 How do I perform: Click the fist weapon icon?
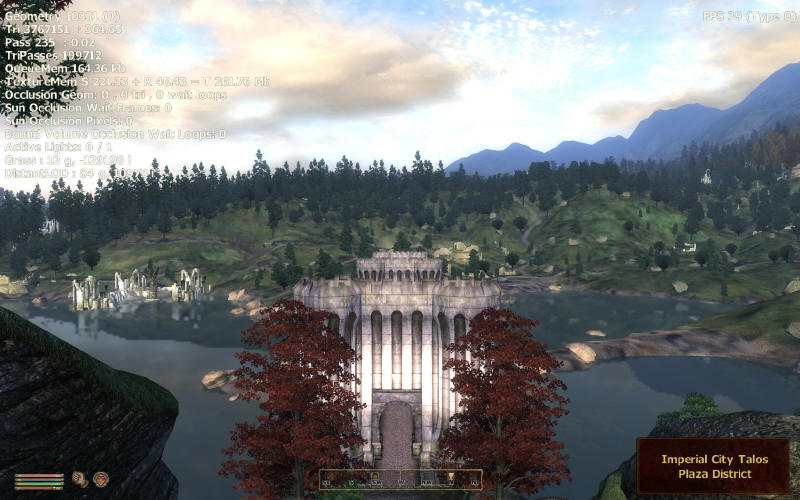pyautogui.click(x=79, y=479)
